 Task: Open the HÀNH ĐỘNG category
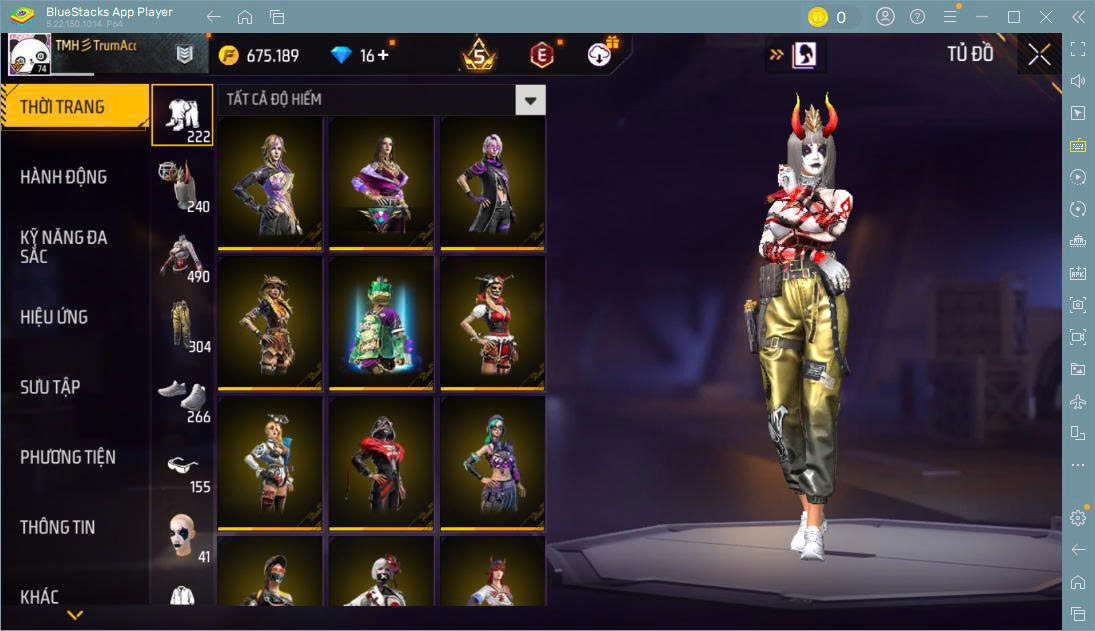64,177
